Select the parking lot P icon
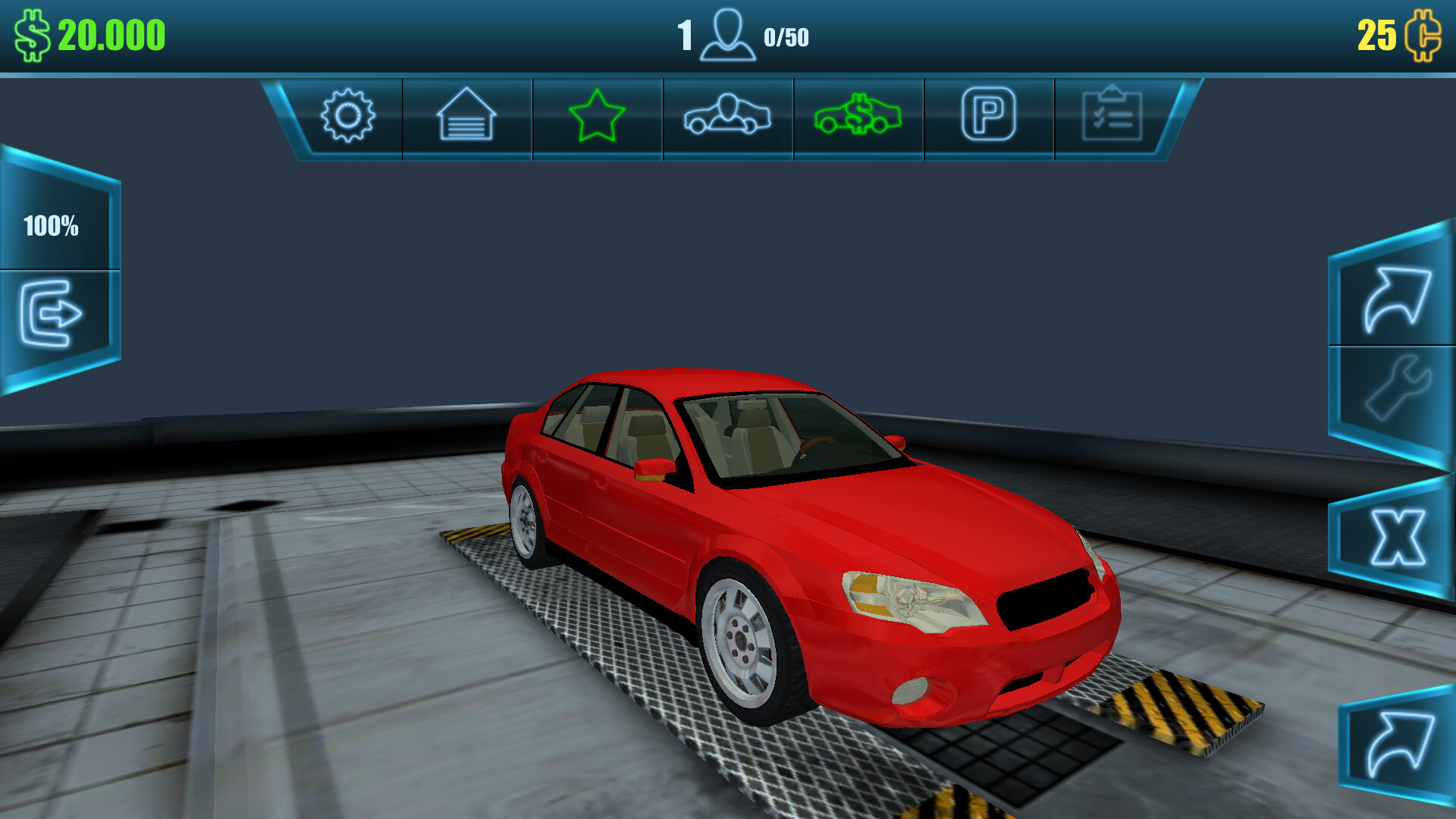This screenshot has height=819, width=1456. pos(988,115)
